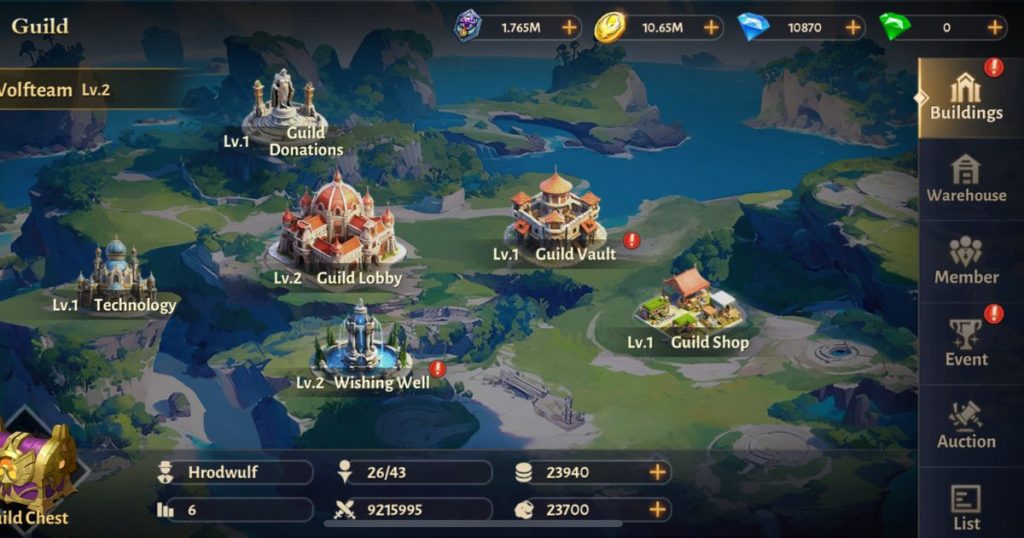The image size is (1024, 538).
Task: Open the Guild Chest
Action: (x=37, y=470)
